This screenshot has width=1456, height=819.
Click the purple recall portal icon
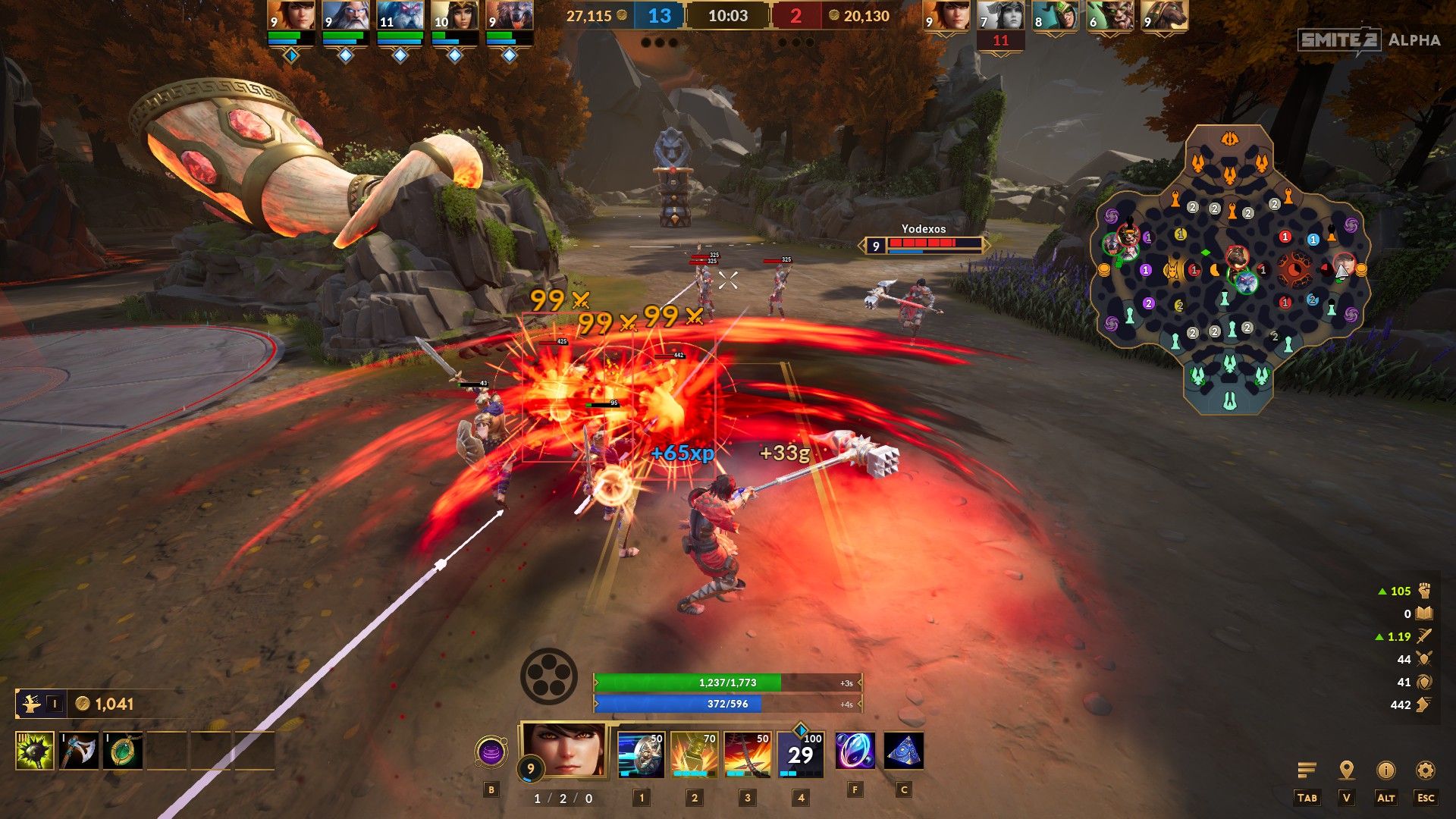click(x=491, y=753)
